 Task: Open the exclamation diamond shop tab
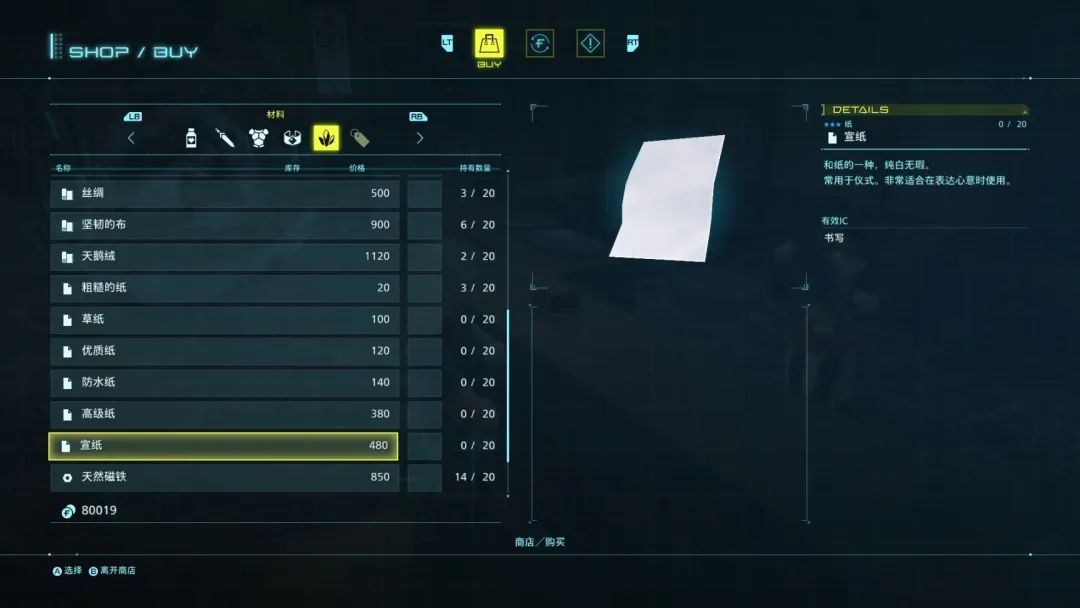[x=590, y=44]
